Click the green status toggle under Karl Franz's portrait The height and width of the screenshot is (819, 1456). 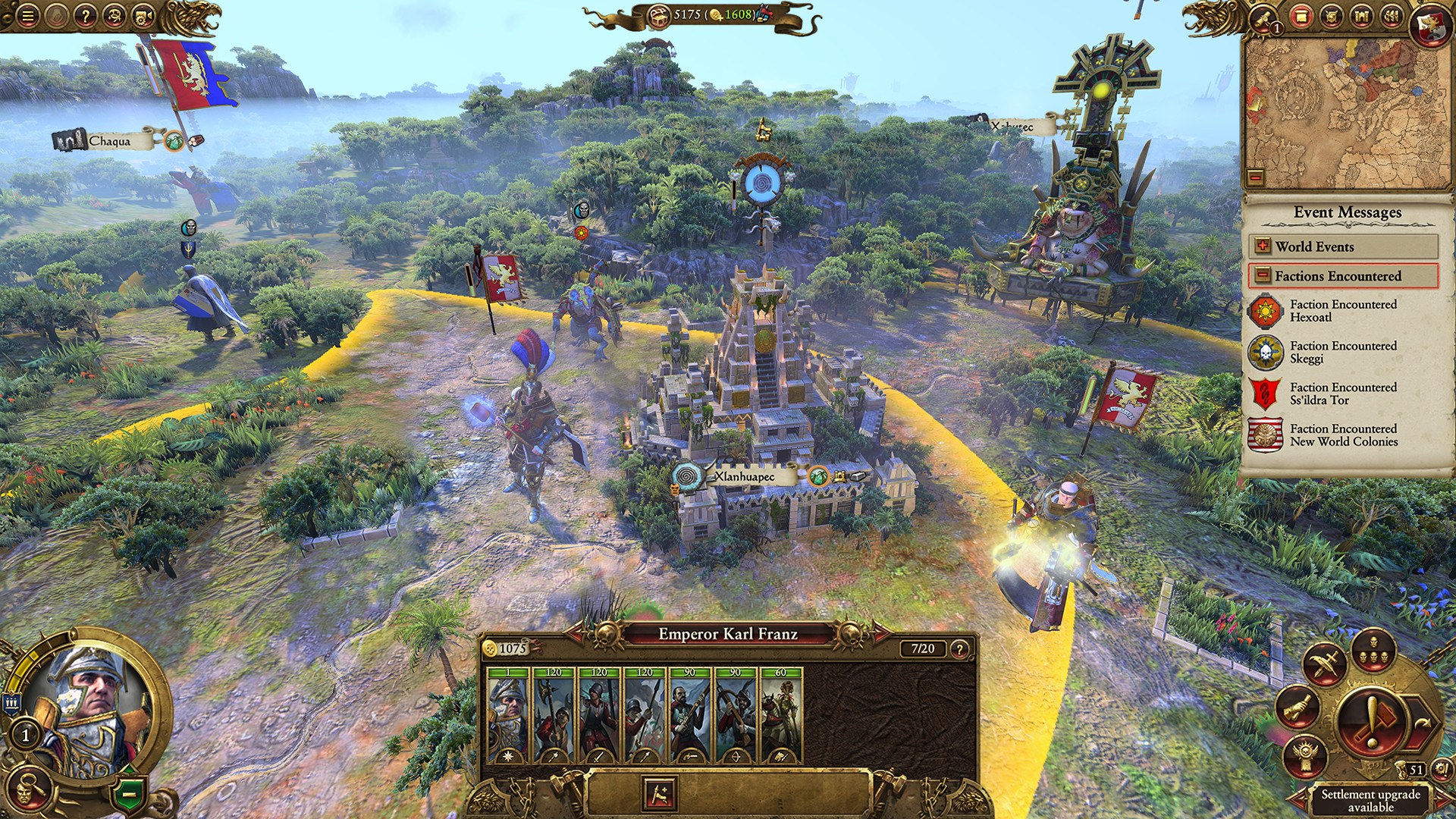click(130, 793)
